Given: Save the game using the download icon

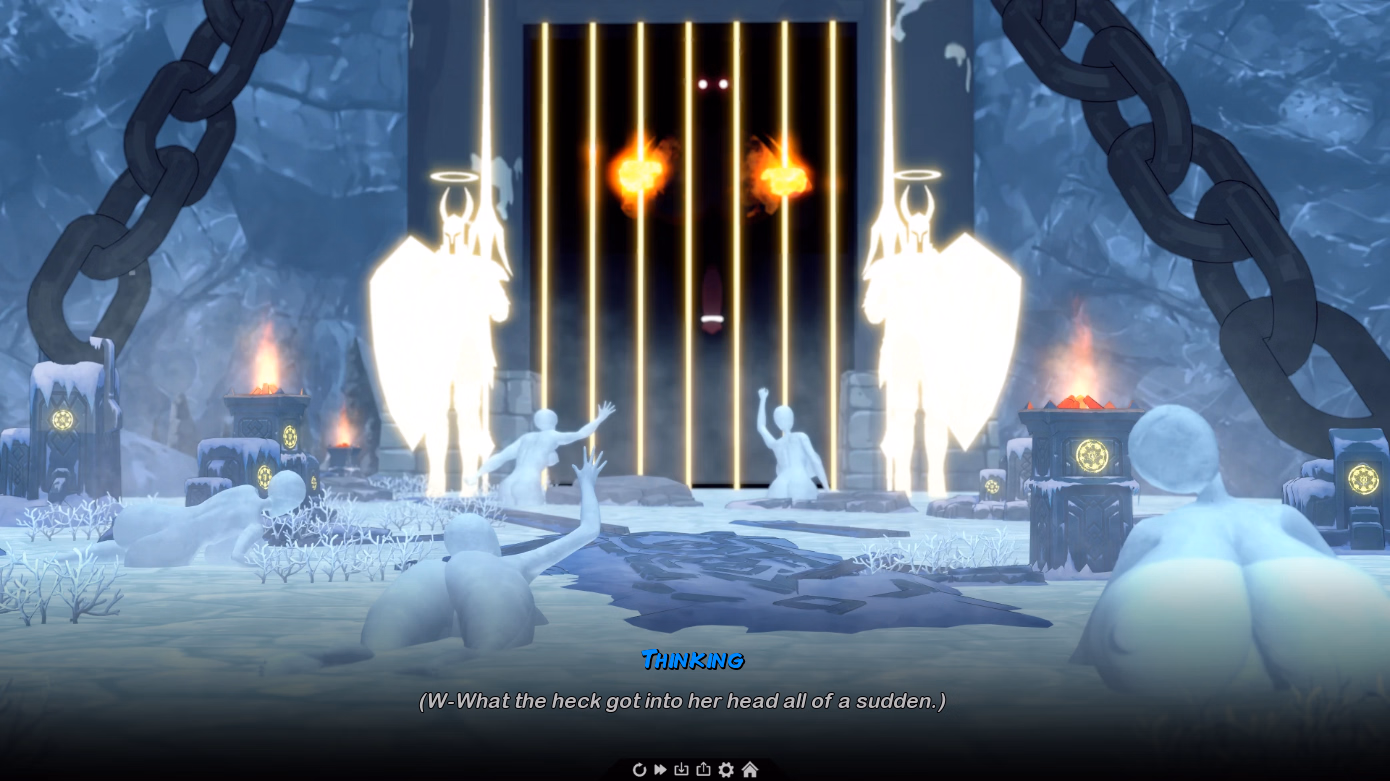Looking at the screenshot, I should 682,769.
